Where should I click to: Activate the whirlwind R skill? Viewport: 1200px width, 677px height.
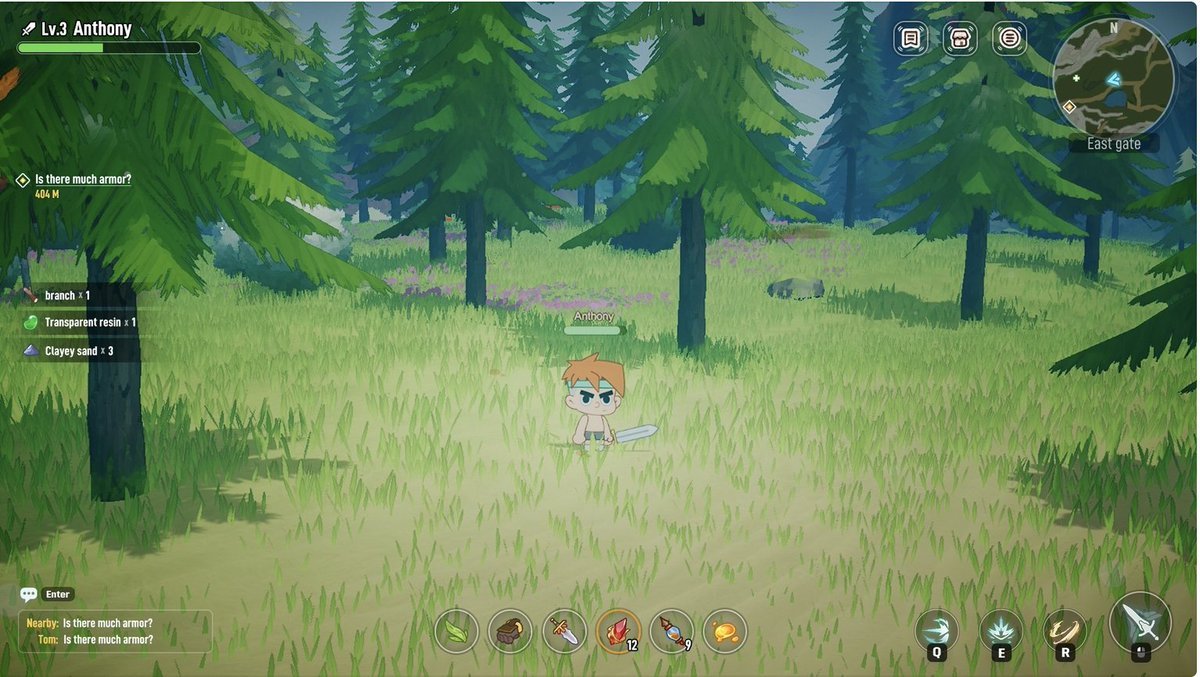click(1065, 631)
